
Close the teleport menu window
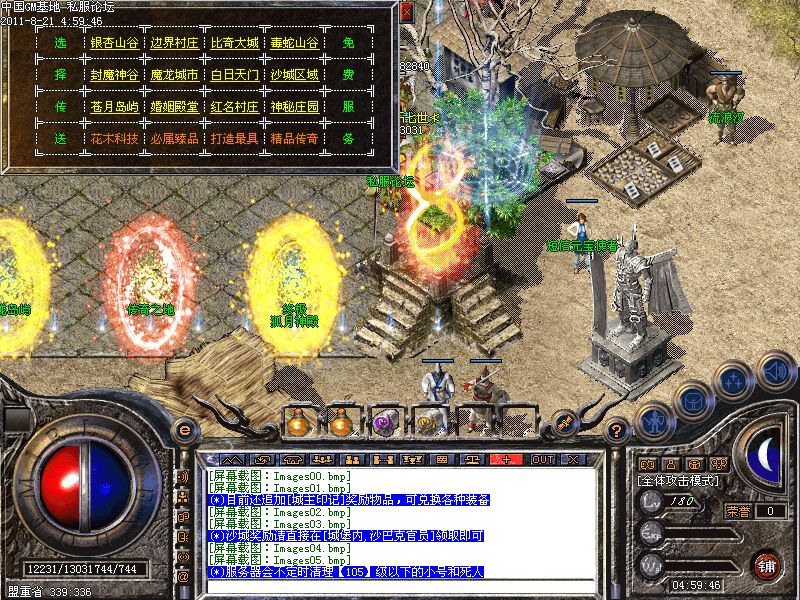[x=406, y=12]
